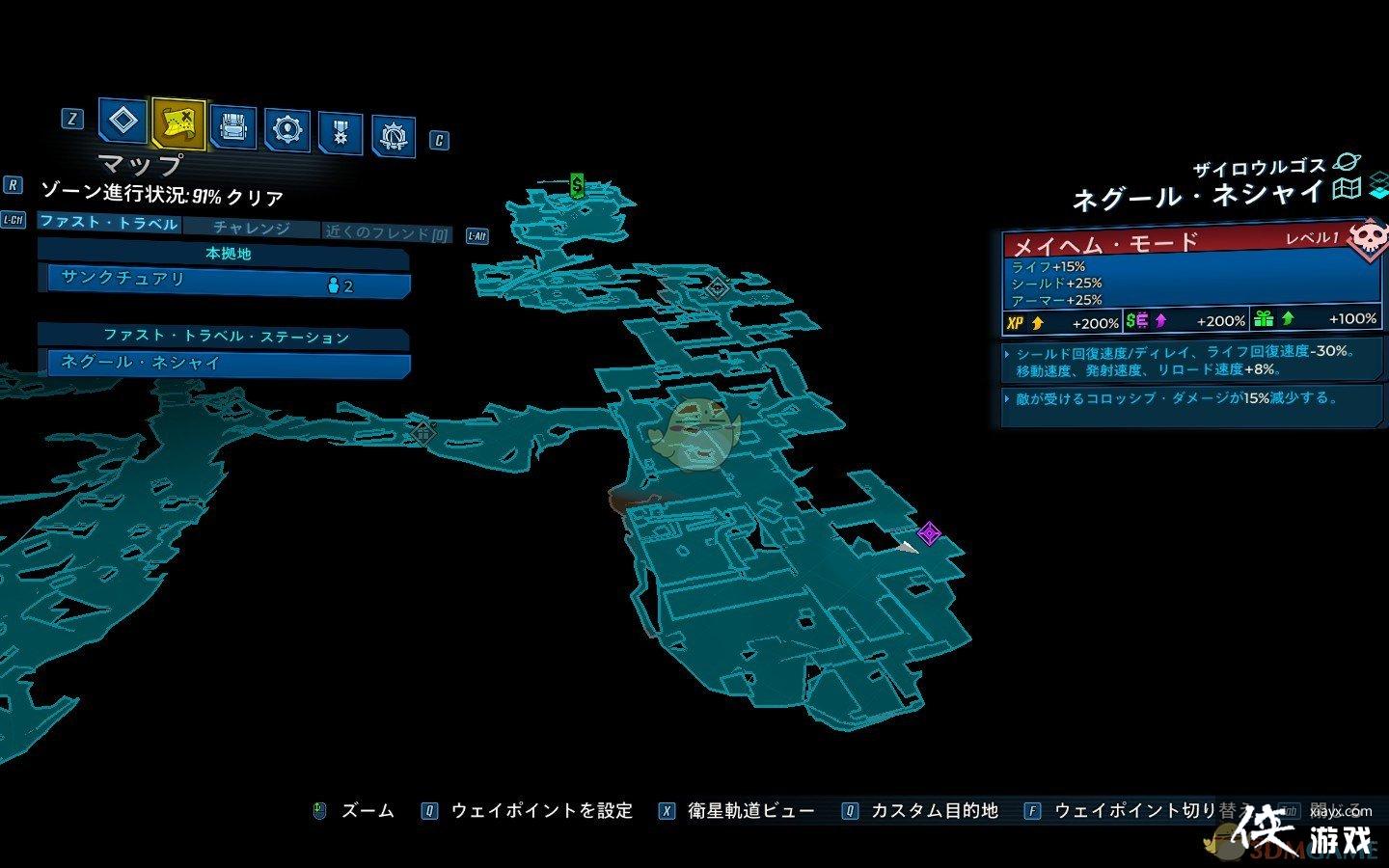Click the Mayhem skull badge
The width and height of the screenshot is (1389, 868).
(x=1367, y=239)
